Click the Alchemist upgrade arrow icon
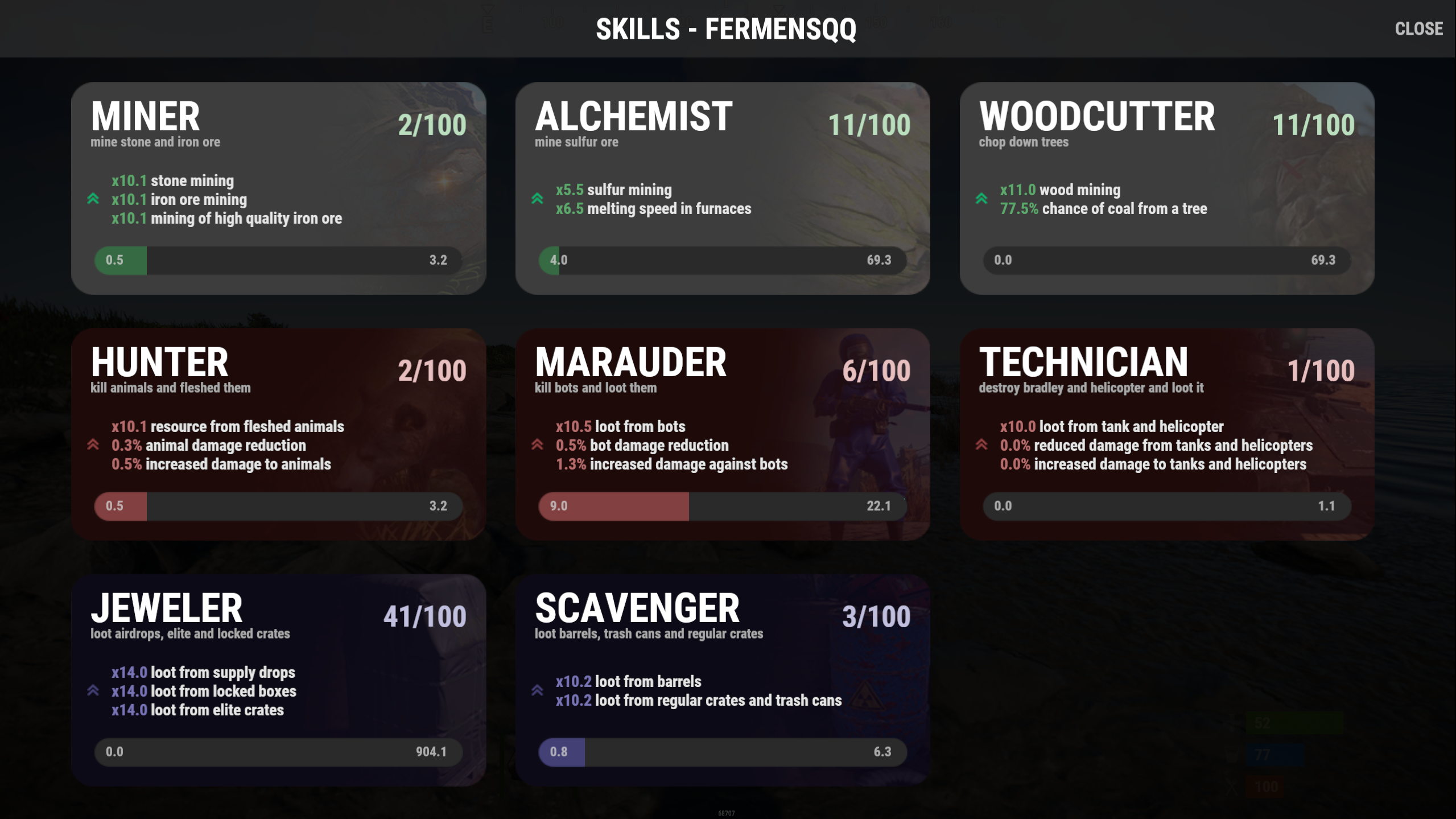 (537, 199)
